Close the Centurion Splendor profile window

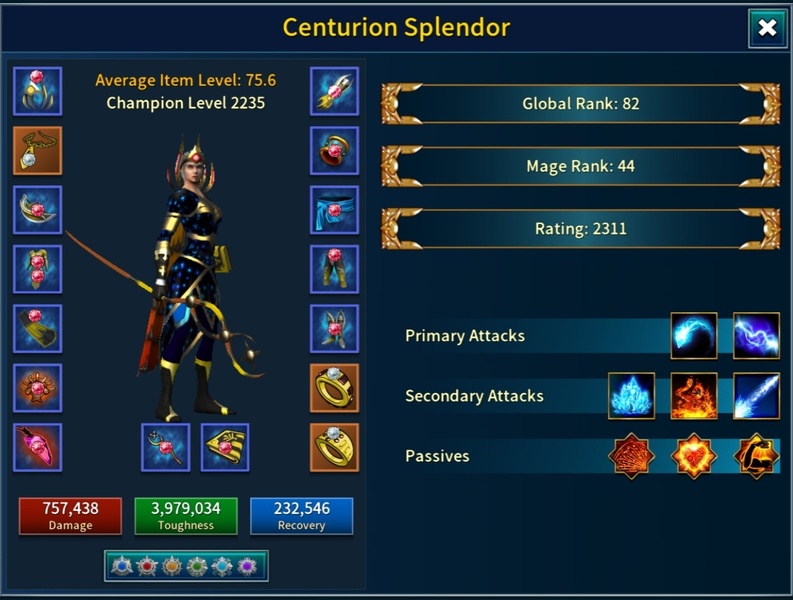pos(767,29)
